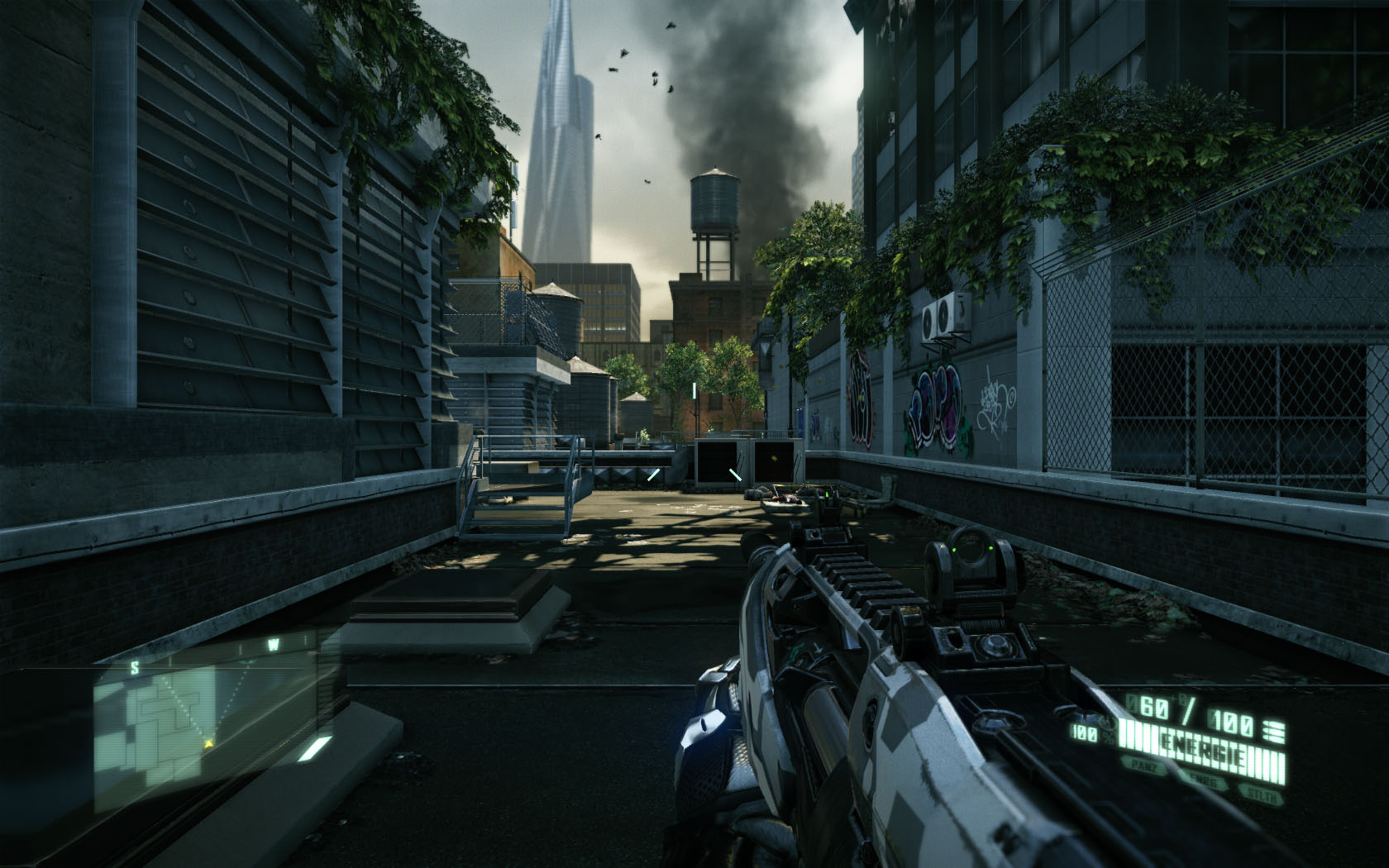Toggle the ENRG mode label

(x=1202, y=781)
